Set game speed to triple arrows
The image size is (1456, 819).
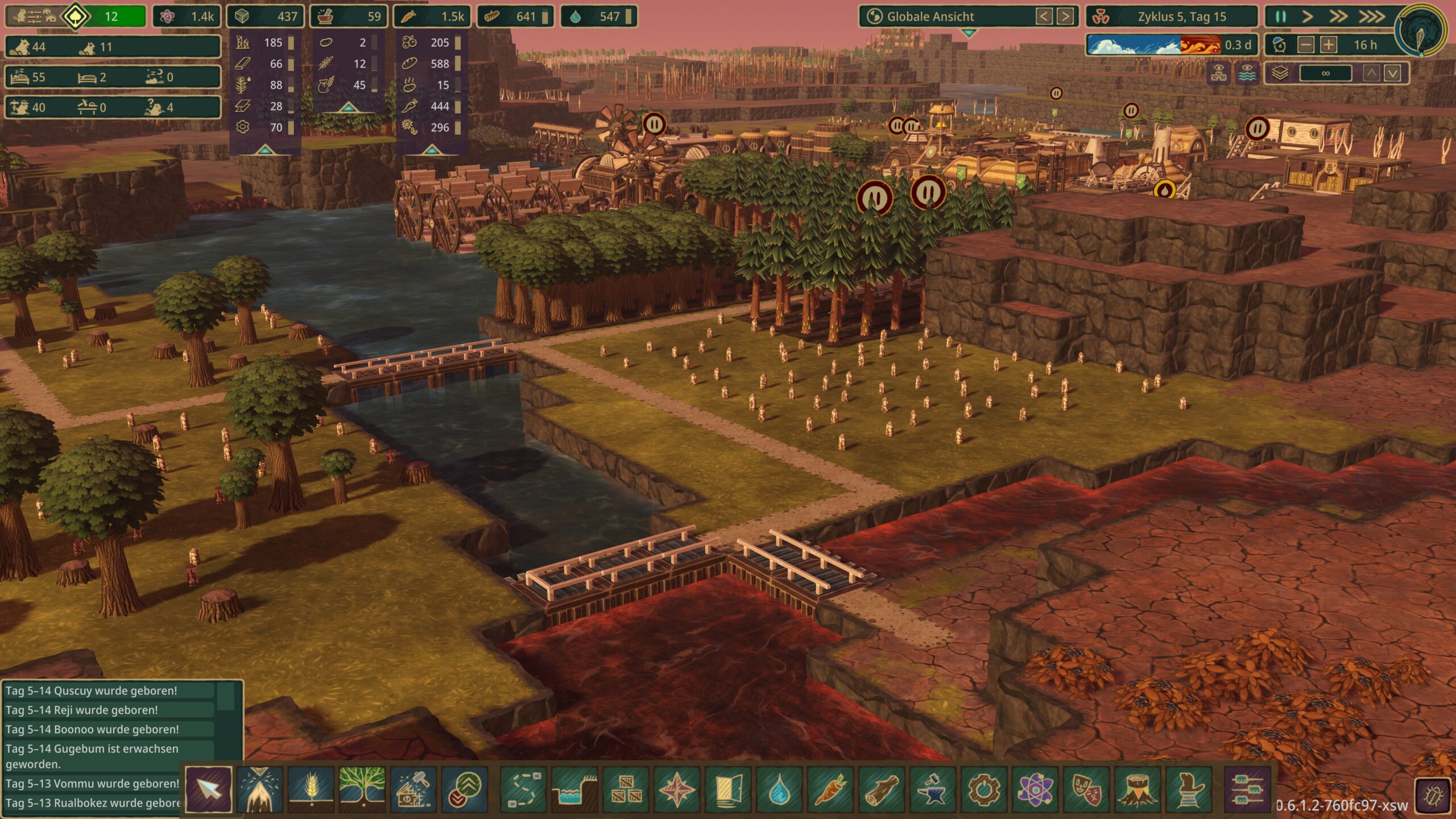(1372, 16)
